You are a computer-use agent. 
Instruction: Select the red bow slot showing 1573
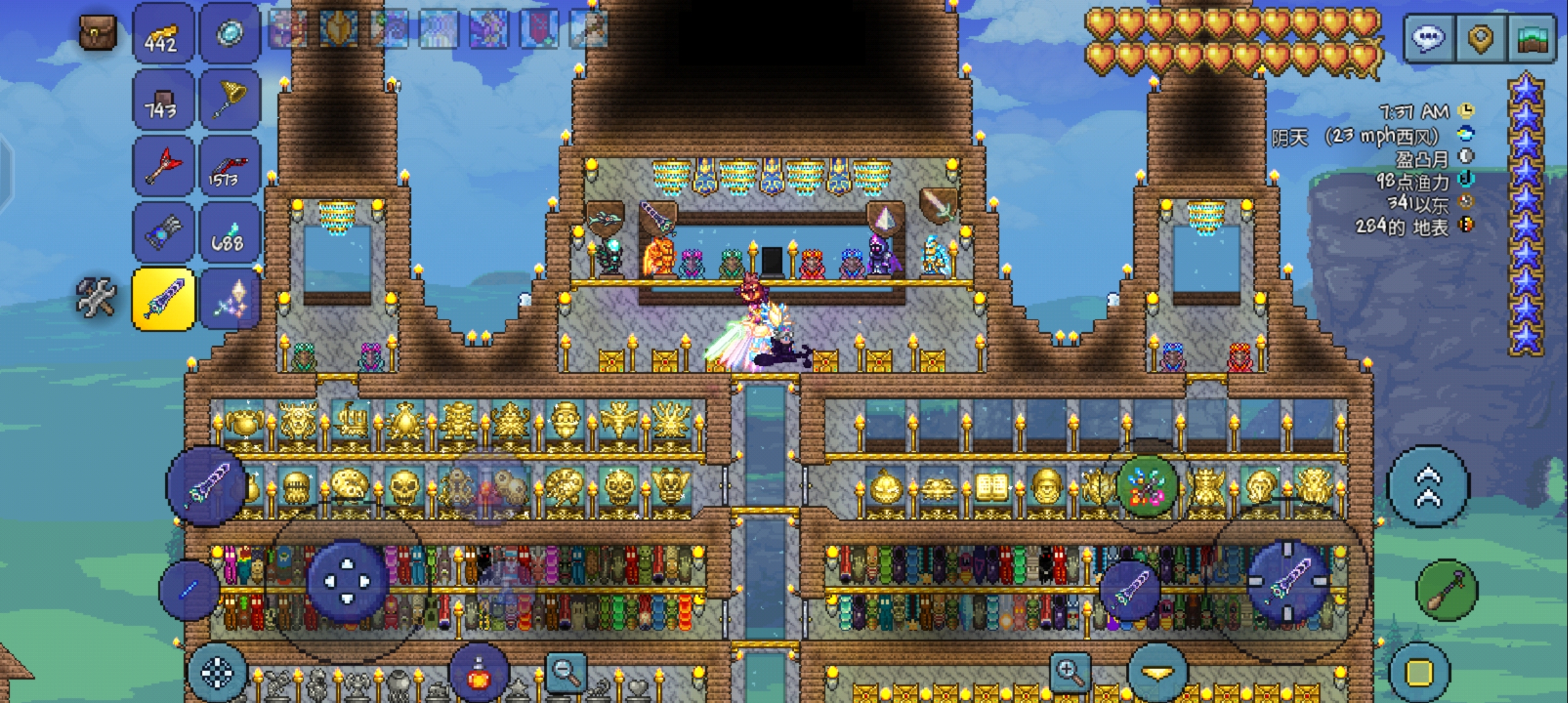pyautogui.click(x=230, y=166)
